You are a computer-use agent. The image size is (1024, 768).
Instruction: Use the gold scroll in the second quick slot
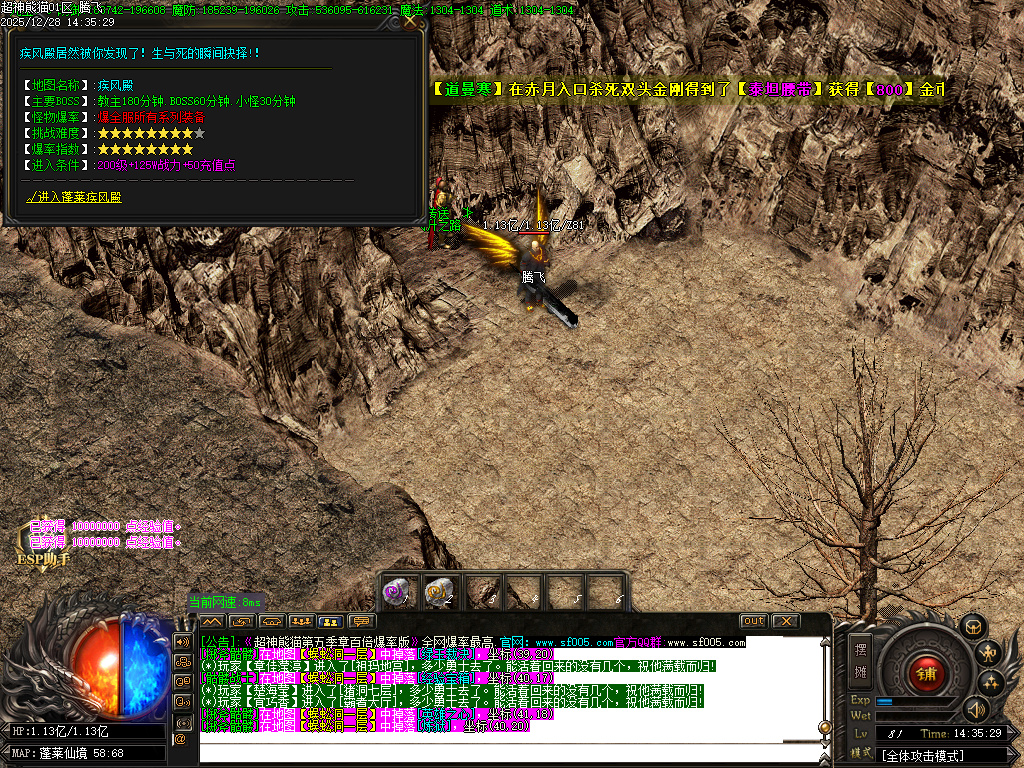[438, 591]
